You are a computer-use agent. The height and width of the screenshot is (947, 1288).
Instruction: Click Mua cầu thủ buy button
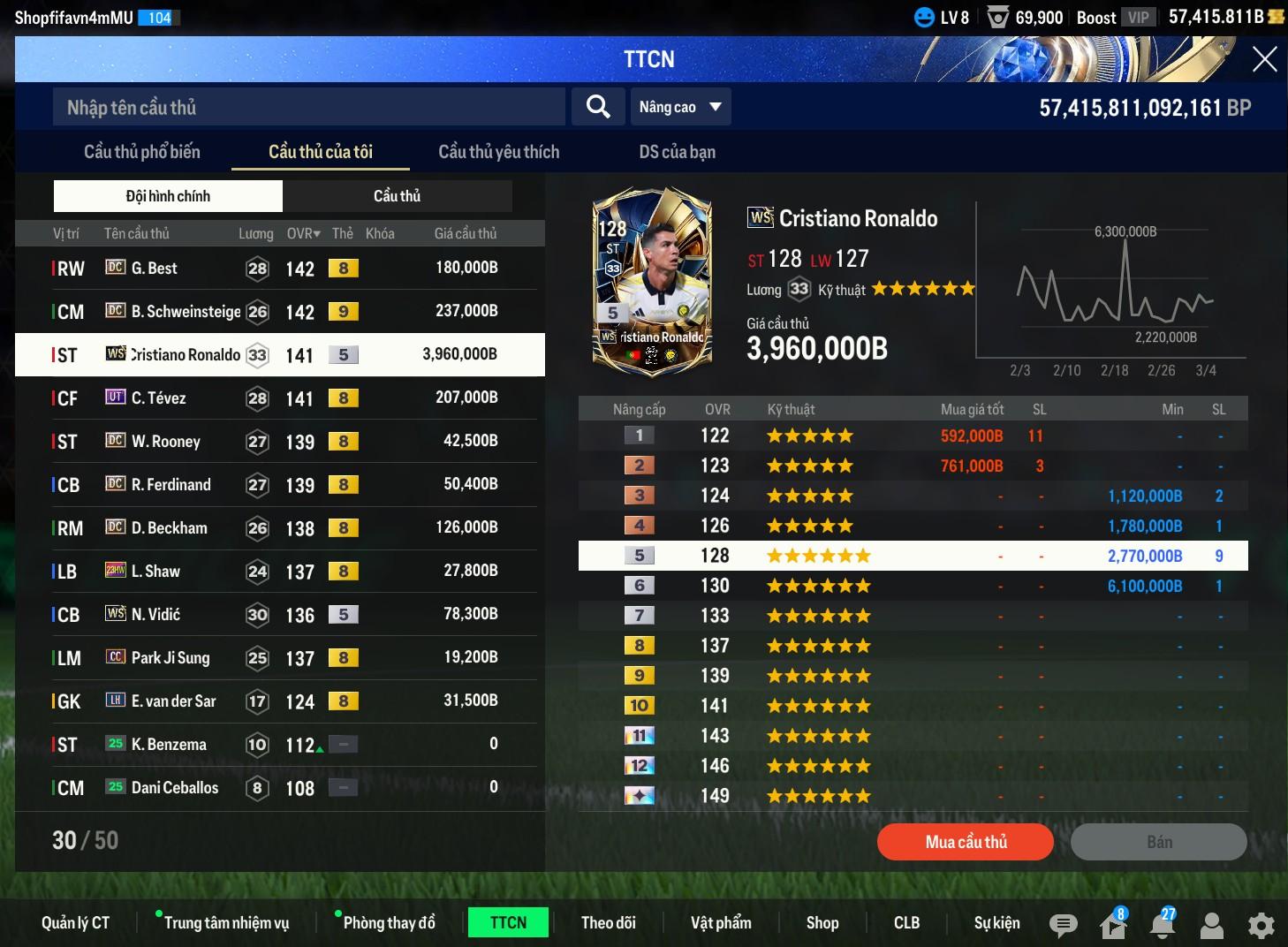click(965, 842)
